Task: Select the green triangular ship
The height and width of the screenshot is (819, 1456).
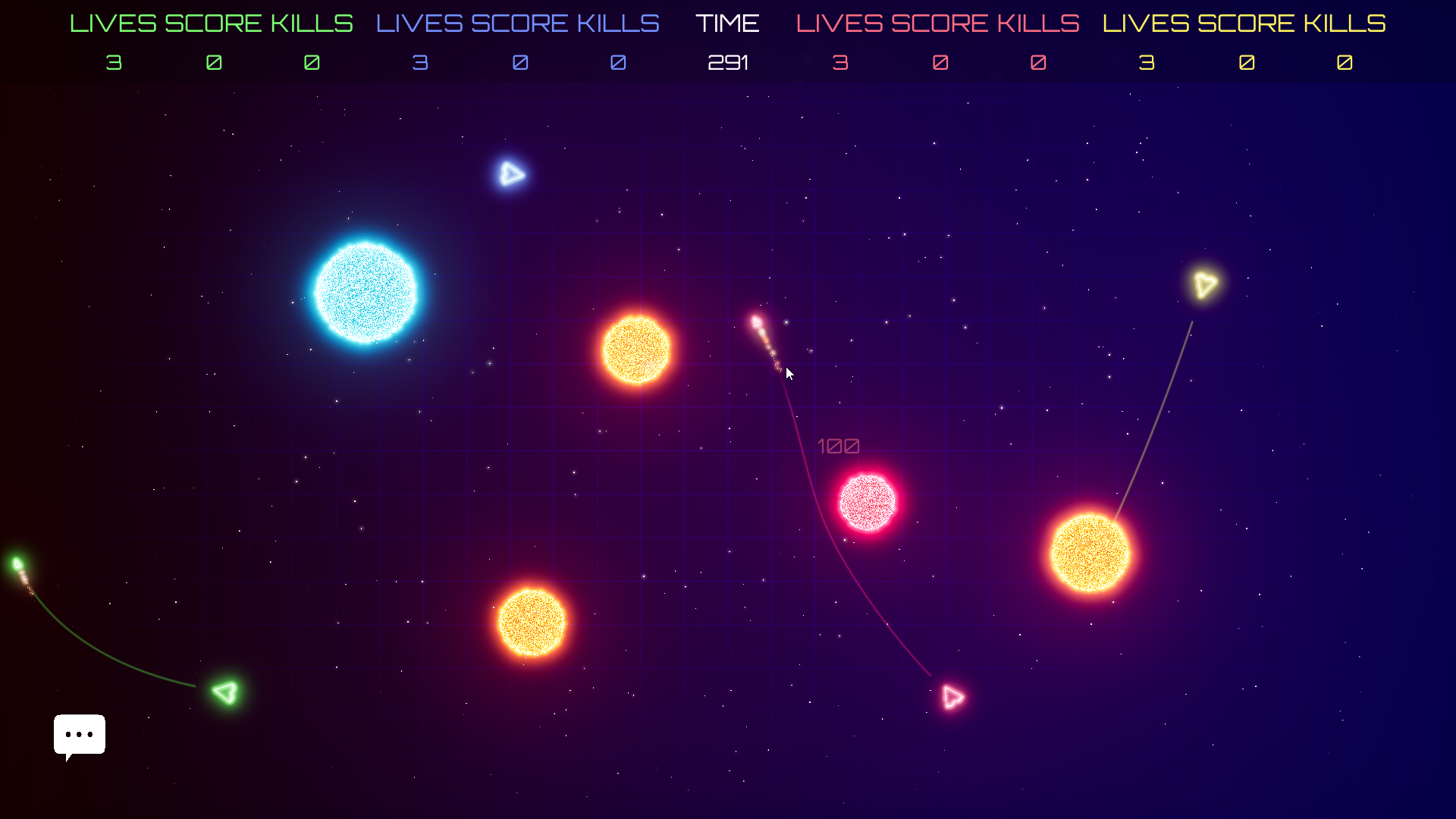Action: [224, 692]
